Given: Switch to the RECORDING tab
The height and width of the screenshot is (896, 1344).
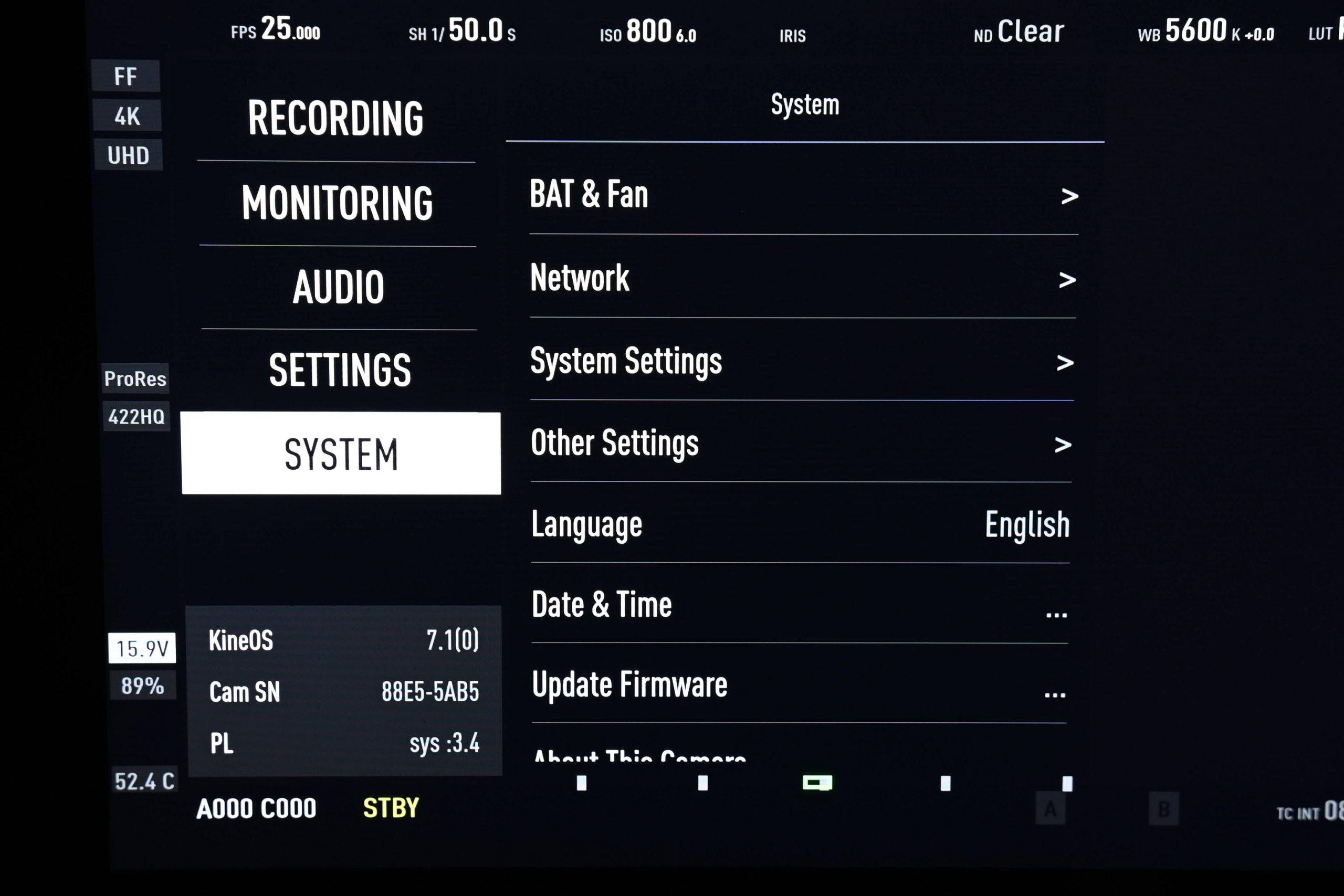Looking at the screenshot, I should click(x=336, y=117).
